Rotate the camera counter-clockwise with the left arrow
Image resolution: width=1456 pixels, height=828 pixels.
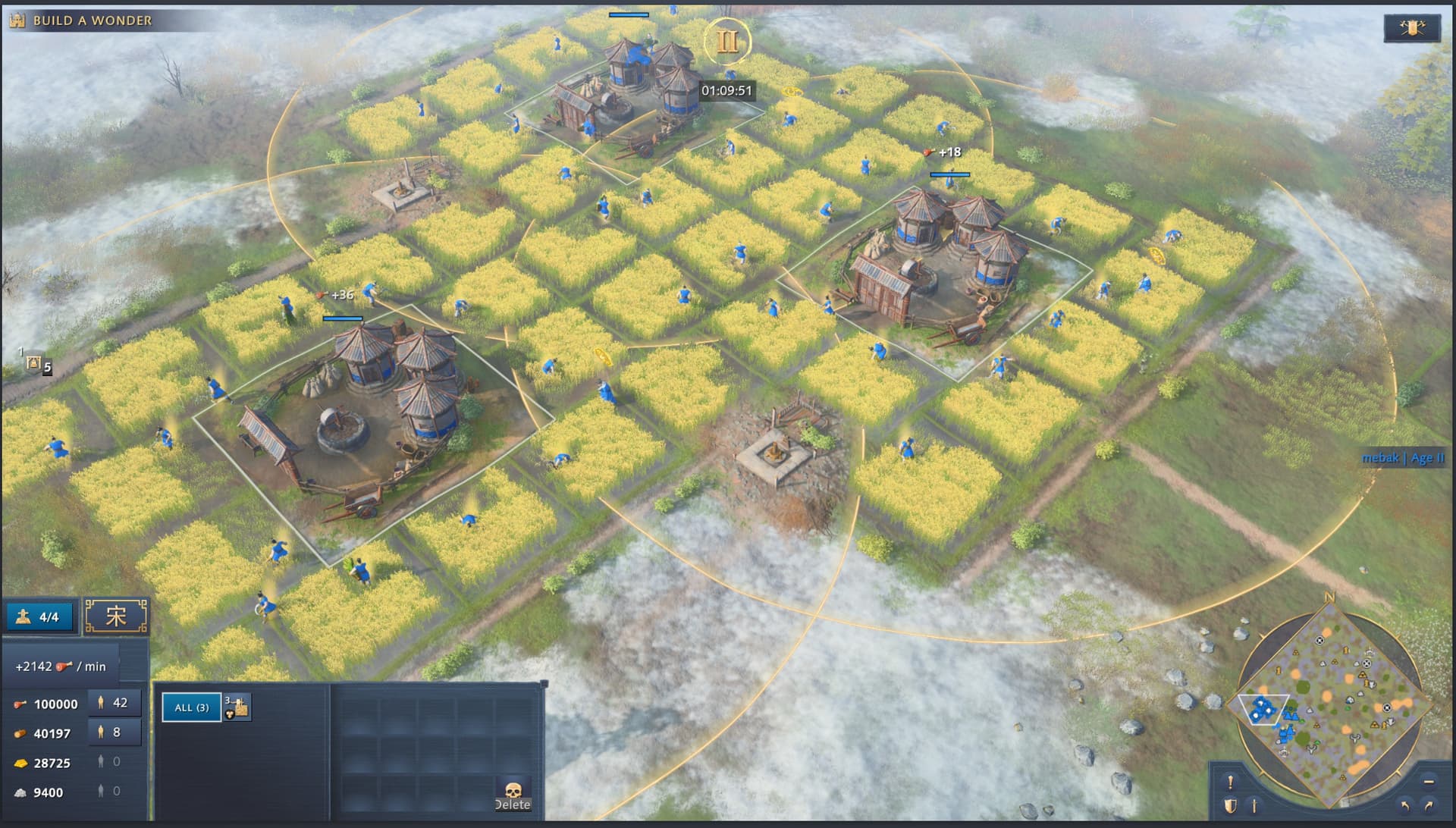(1405, 806)
